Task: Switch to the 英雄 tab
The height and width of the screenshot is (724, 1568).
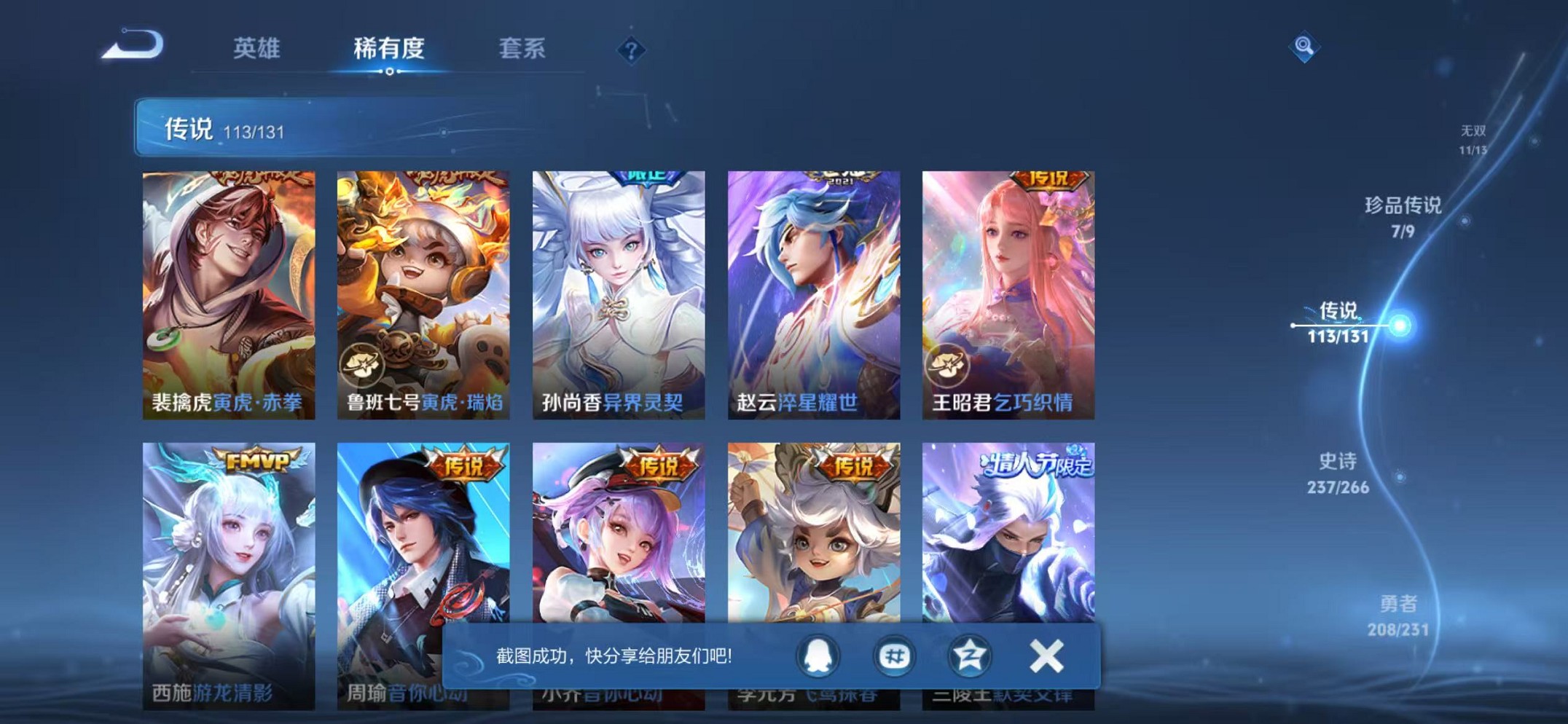Action: tap(256, 47)
